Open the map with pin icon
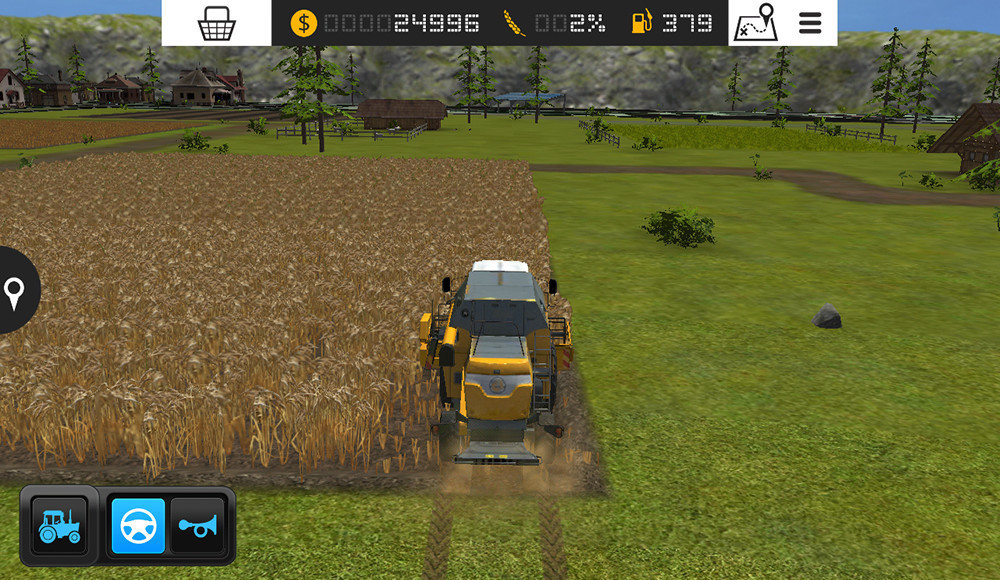The width and height of the screenshot is (1000, 580). 756,23
